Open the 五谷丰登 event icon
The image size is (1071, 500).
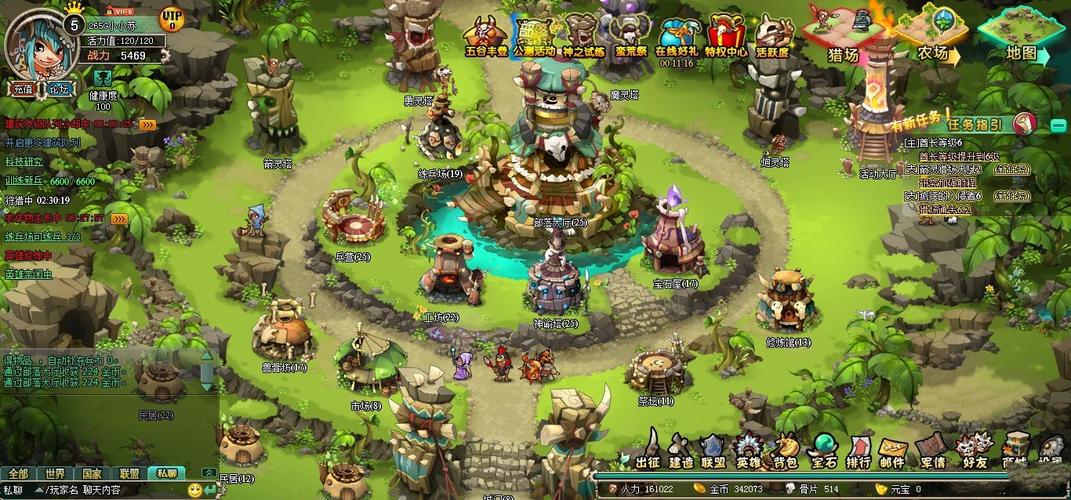486,35
